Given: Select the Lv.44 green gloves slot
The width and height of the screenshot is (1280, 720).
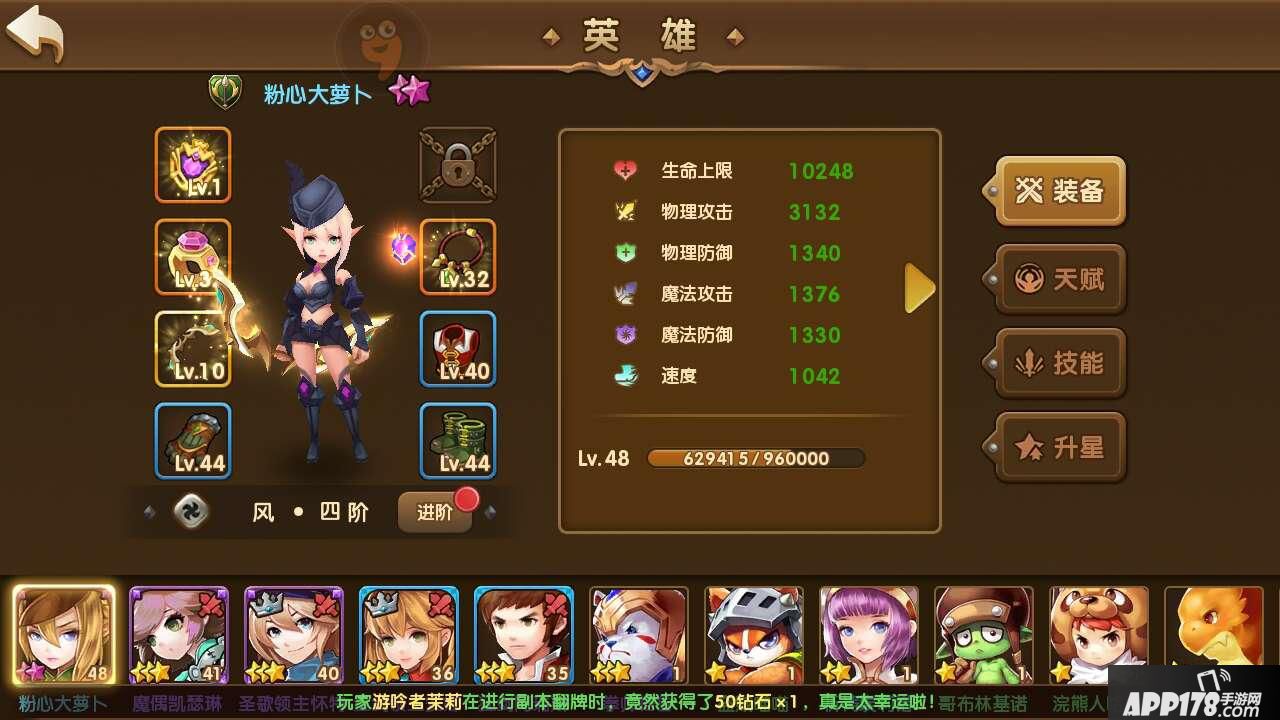Looking at the screenshot, I should click(x=193, y=441).
